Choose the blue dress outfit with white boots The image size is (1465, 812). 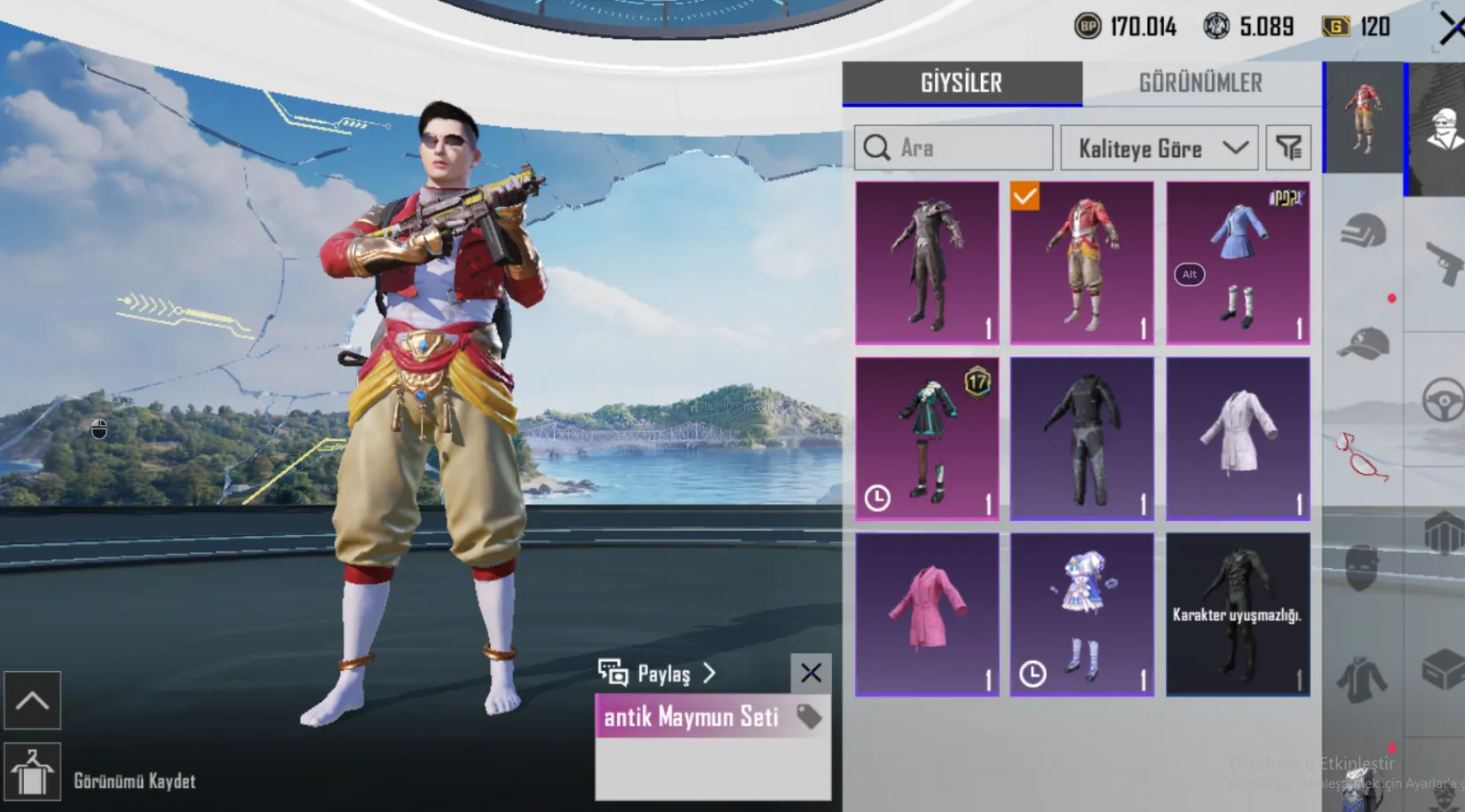(x=1238, y=263)
